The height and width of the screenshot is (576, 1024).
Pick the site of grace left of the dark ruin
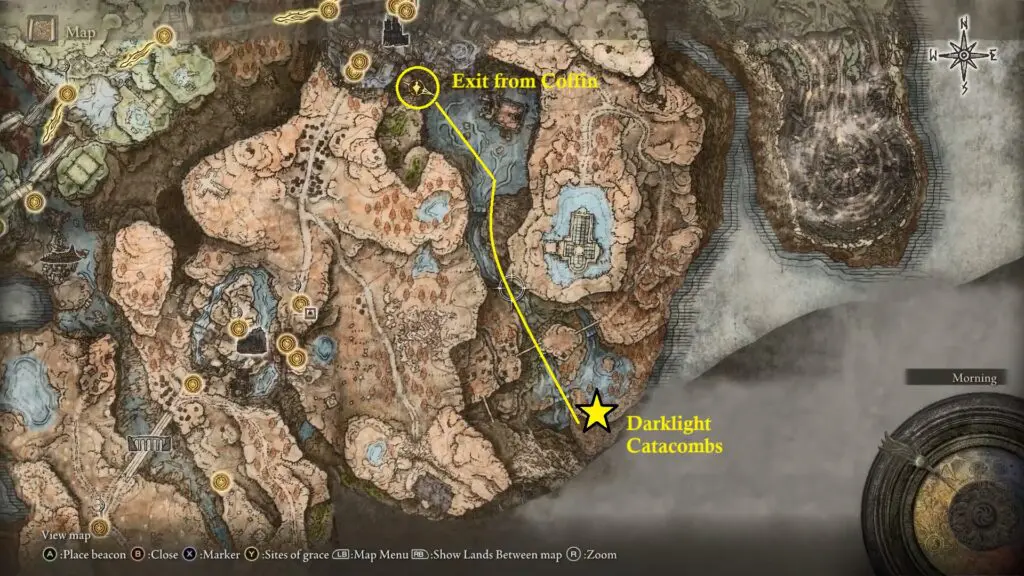tap(238, 328)
